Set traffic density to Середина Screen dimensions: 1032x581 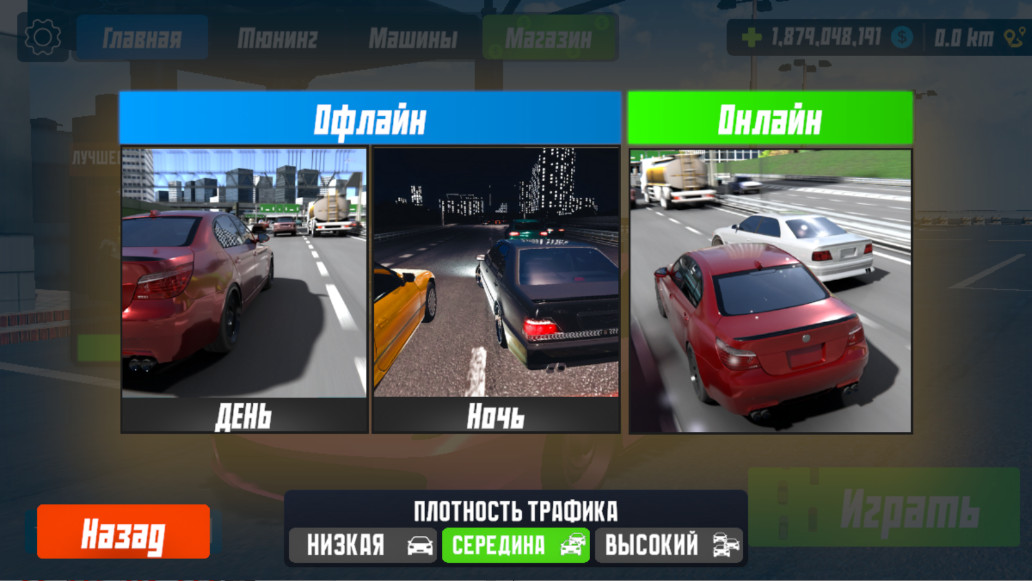pyautogui.click(x=516, y=545)
